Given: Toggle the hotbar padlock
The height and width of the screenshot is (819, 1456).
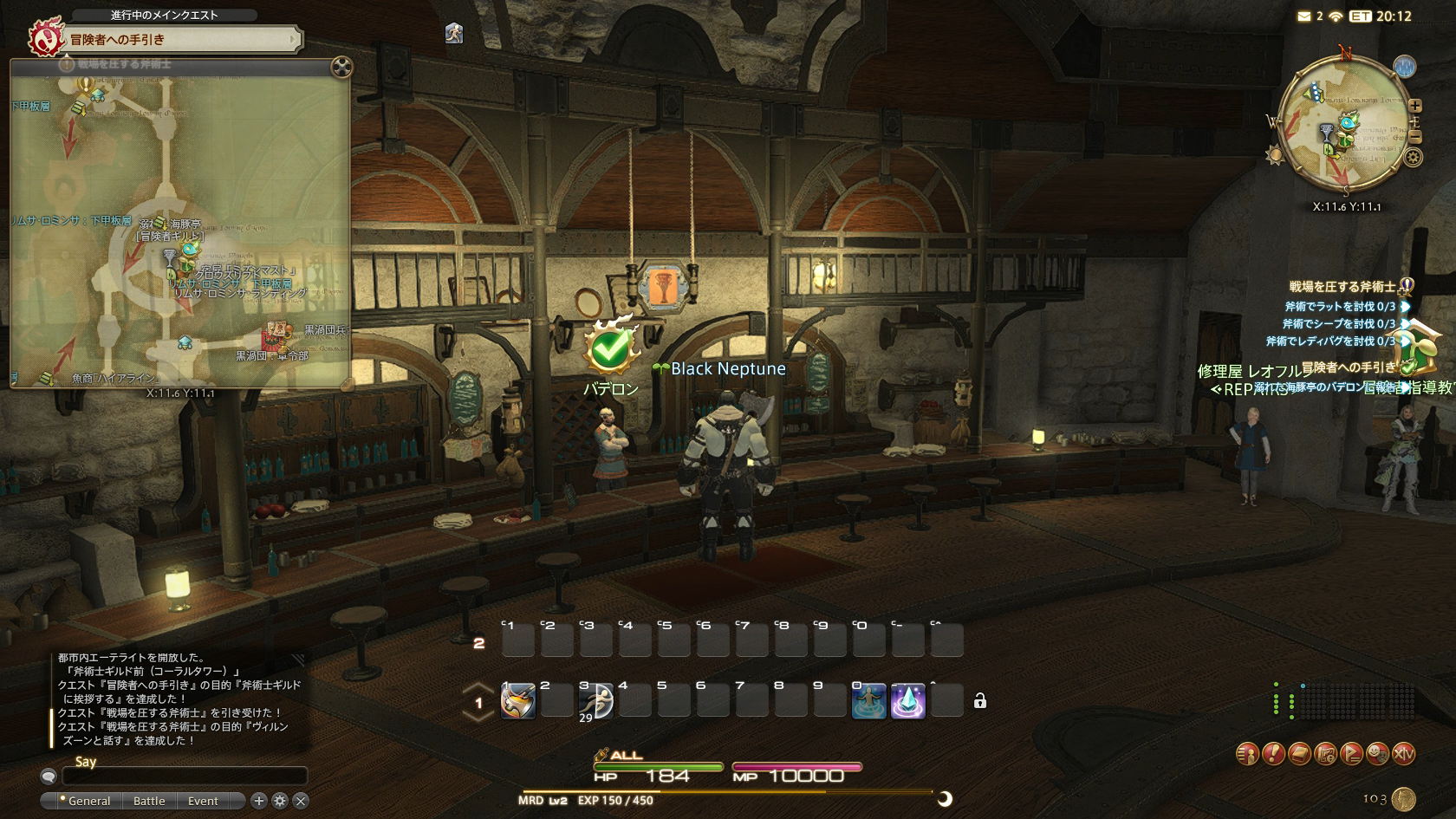Looking at the screenshot, I should 980,701.
